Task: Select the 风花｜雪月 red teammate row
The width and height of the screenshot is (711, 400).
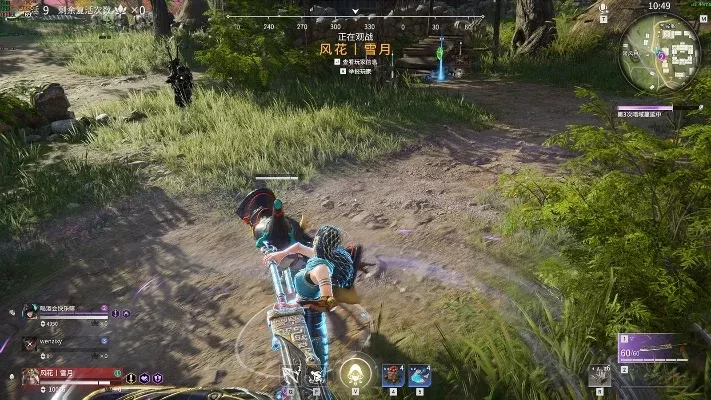Action: point(70,375)
